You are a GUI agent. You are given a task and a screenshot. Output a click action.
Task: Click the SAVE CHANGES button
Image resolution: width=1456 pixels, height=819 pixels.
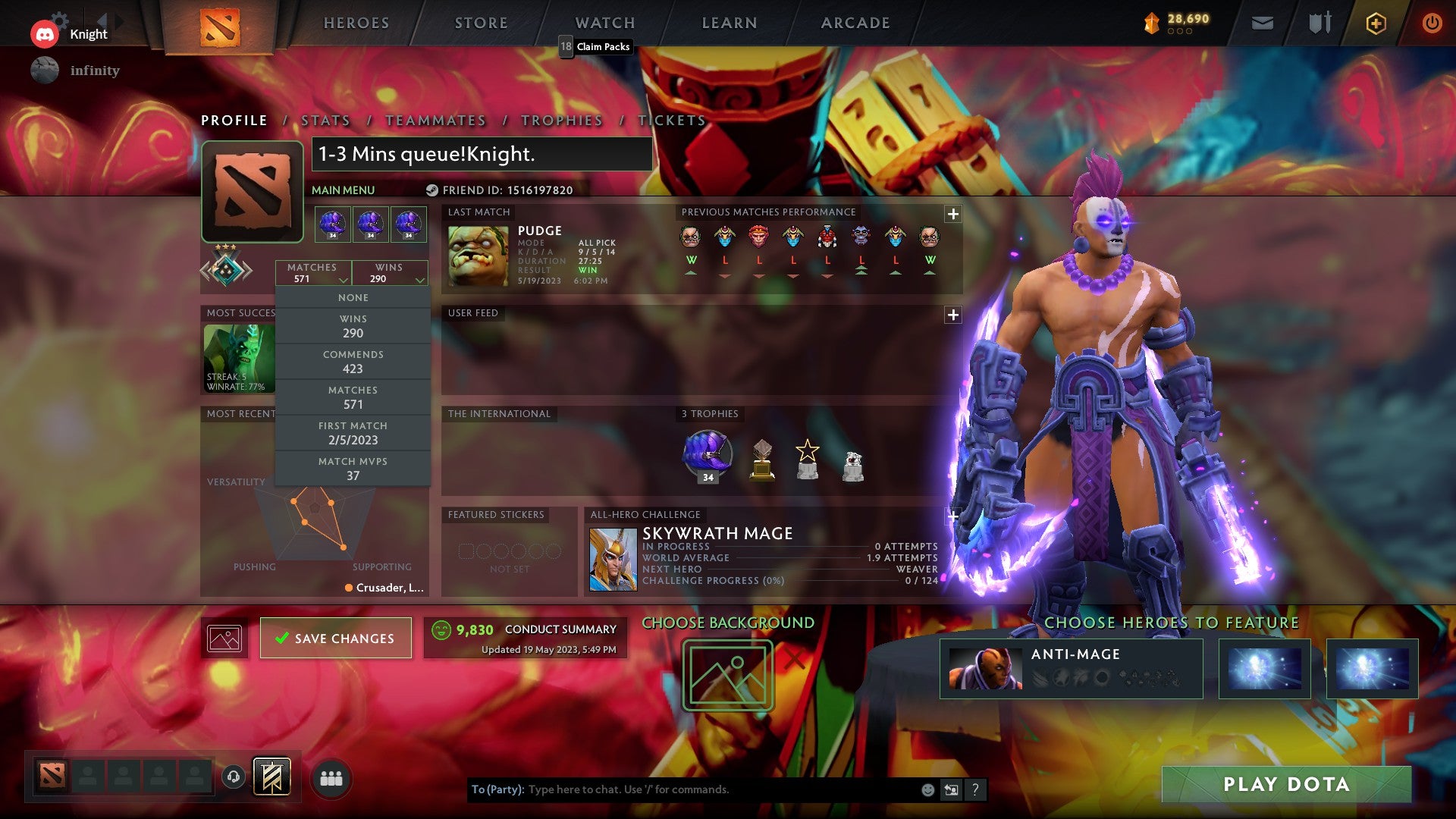click(x=335, y=638)
